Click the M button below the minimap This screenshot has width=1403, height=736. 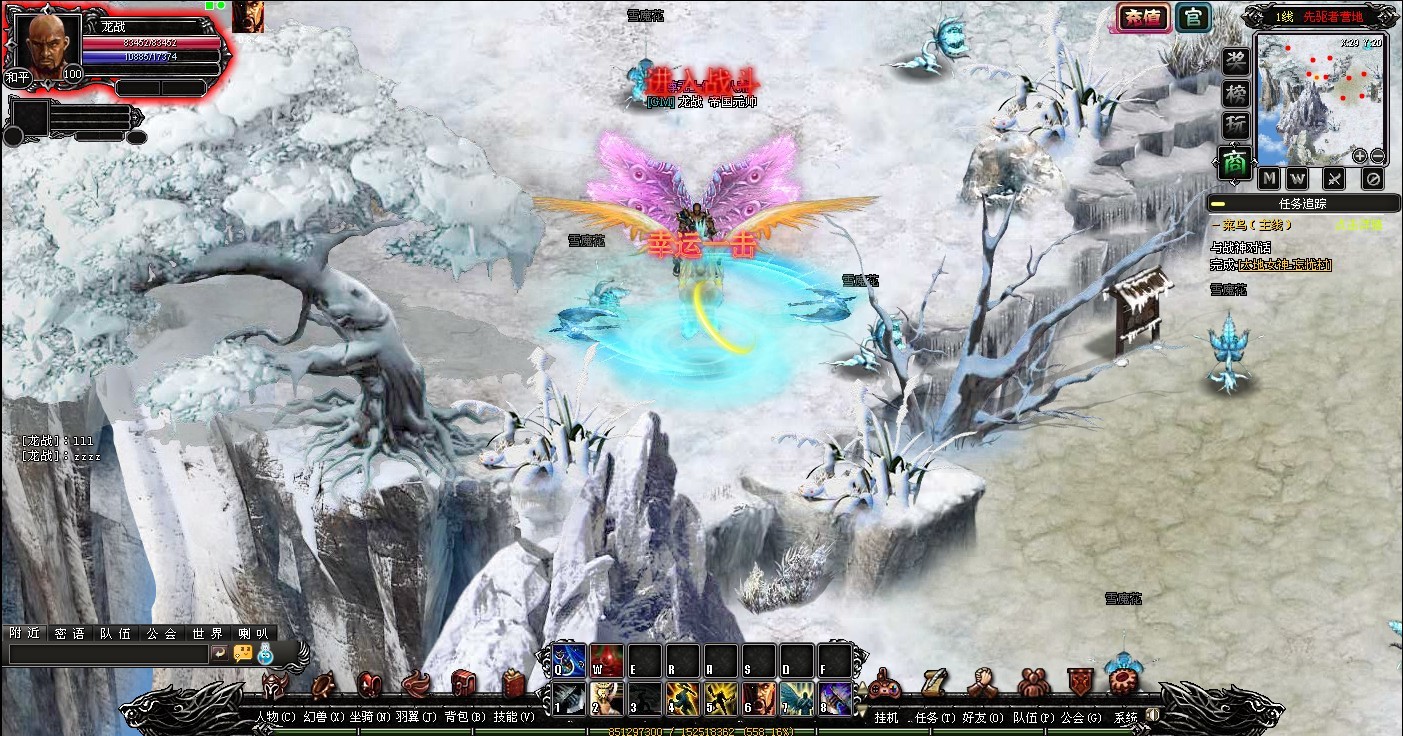click(x=1269, y=179)
